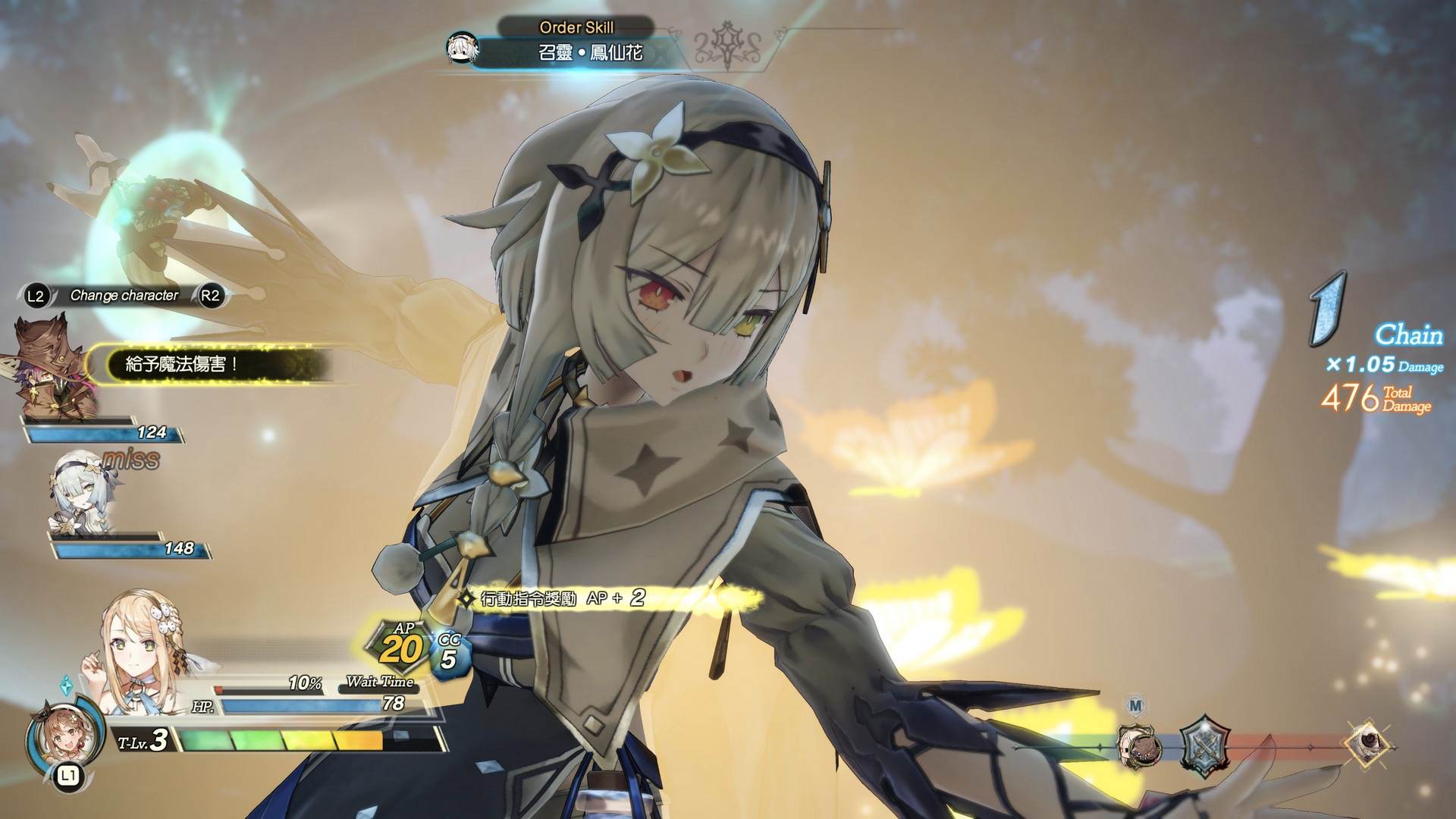Click the crossed-swords shield timeline icon
Viewport: 1456px width, 819px height.
(1203, 746)
